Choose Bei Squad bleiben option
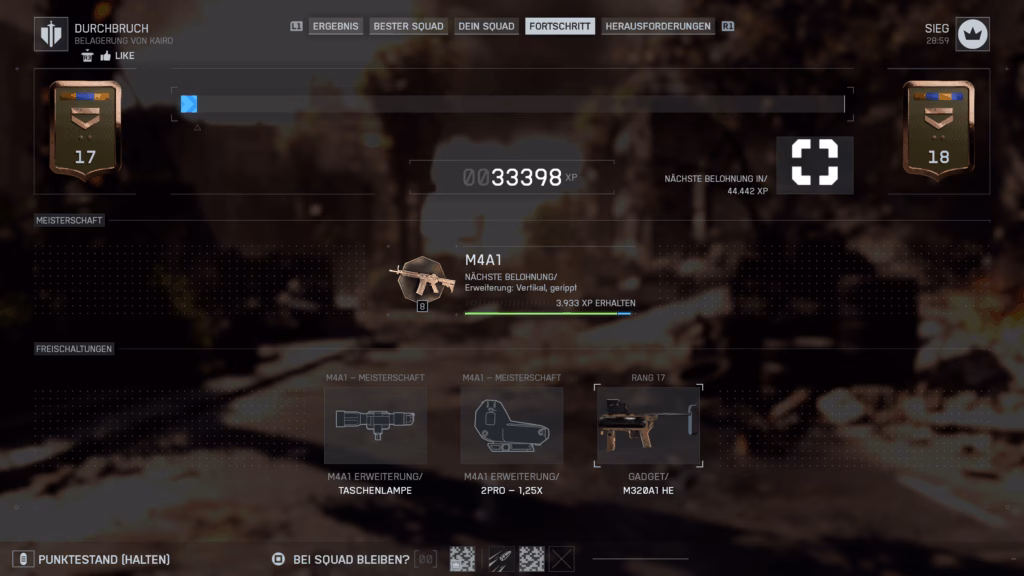This screenshot has width=1024, height=576. [350, 559]
